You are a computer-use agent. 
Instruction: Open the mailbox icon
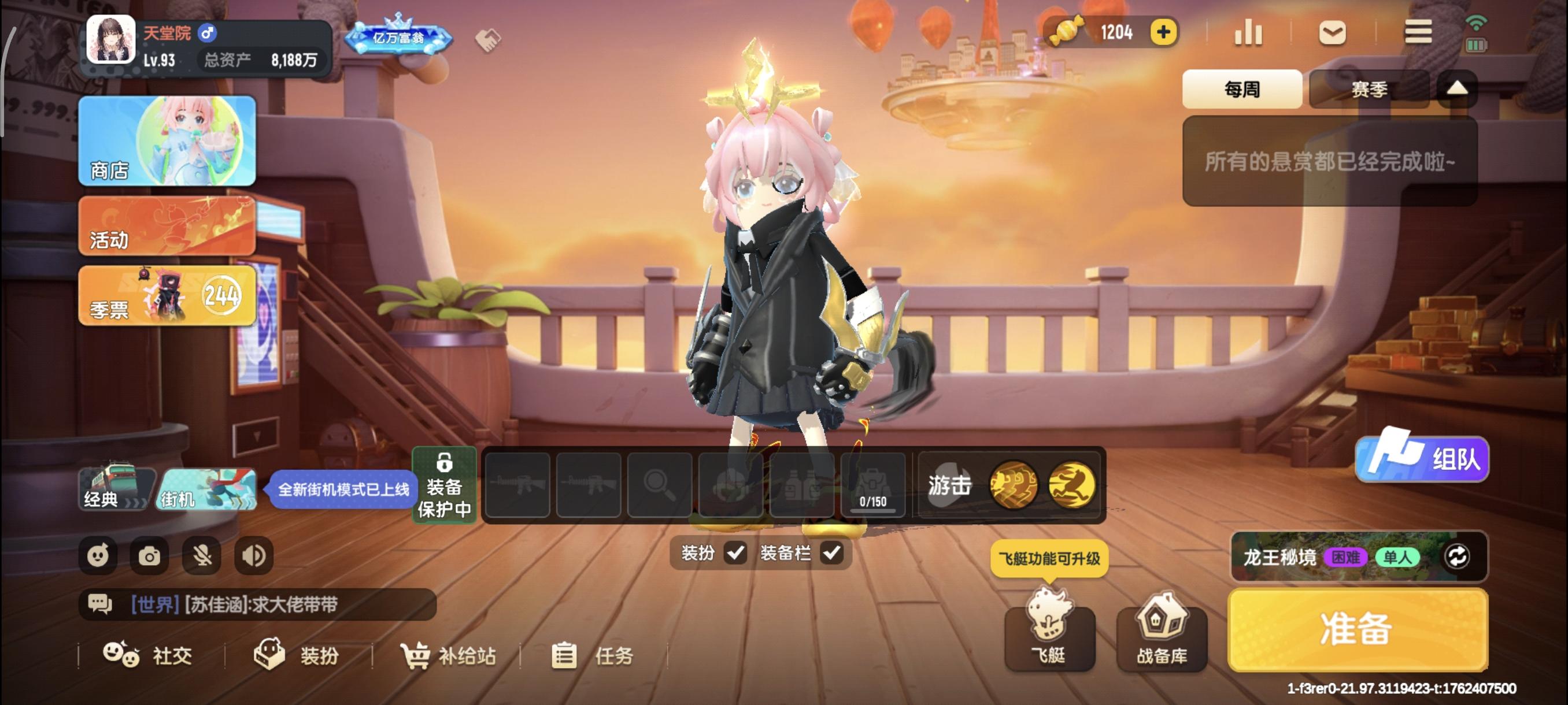coord(1333,33)
